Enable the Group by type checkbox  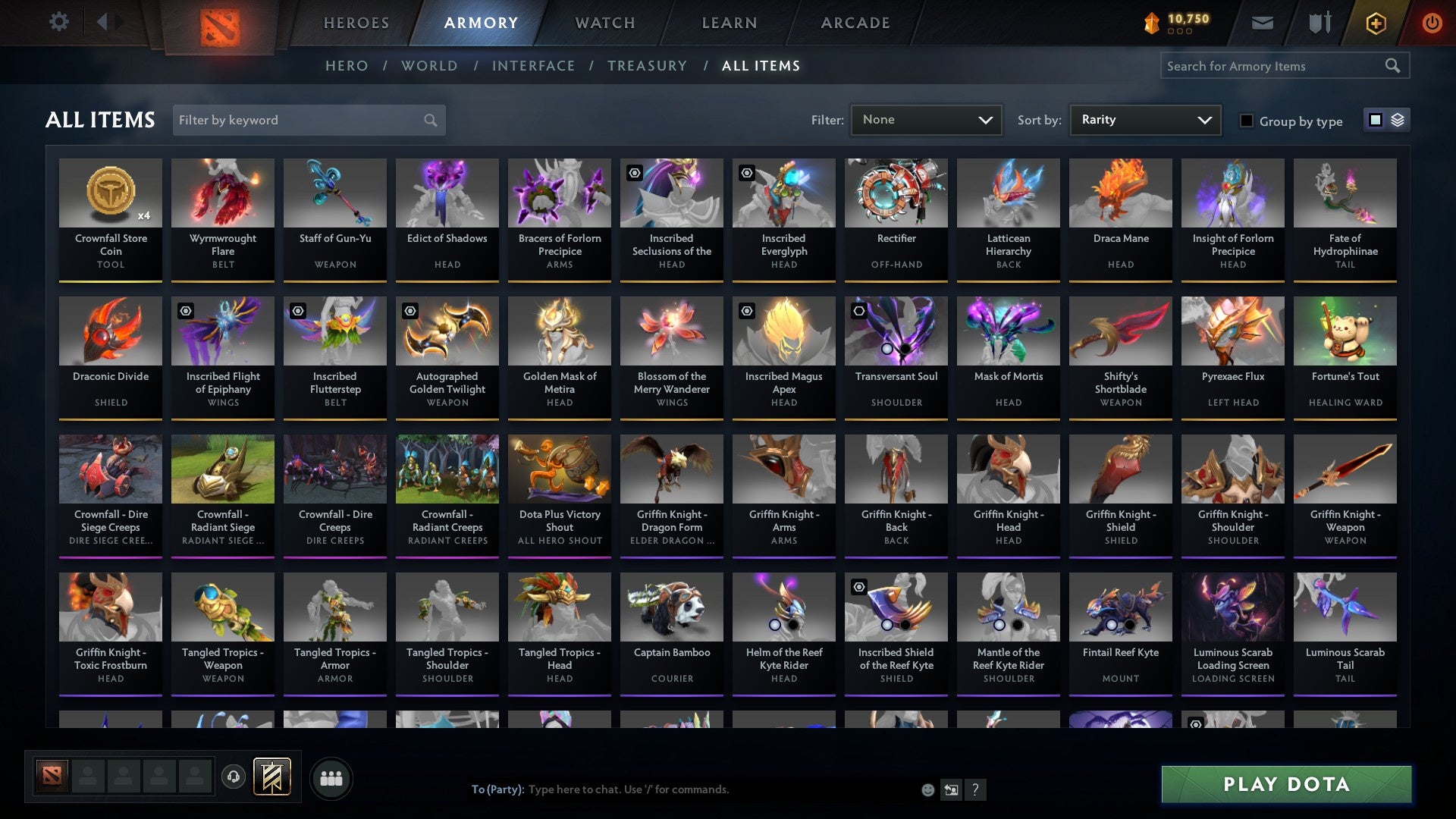[1247, 121]
